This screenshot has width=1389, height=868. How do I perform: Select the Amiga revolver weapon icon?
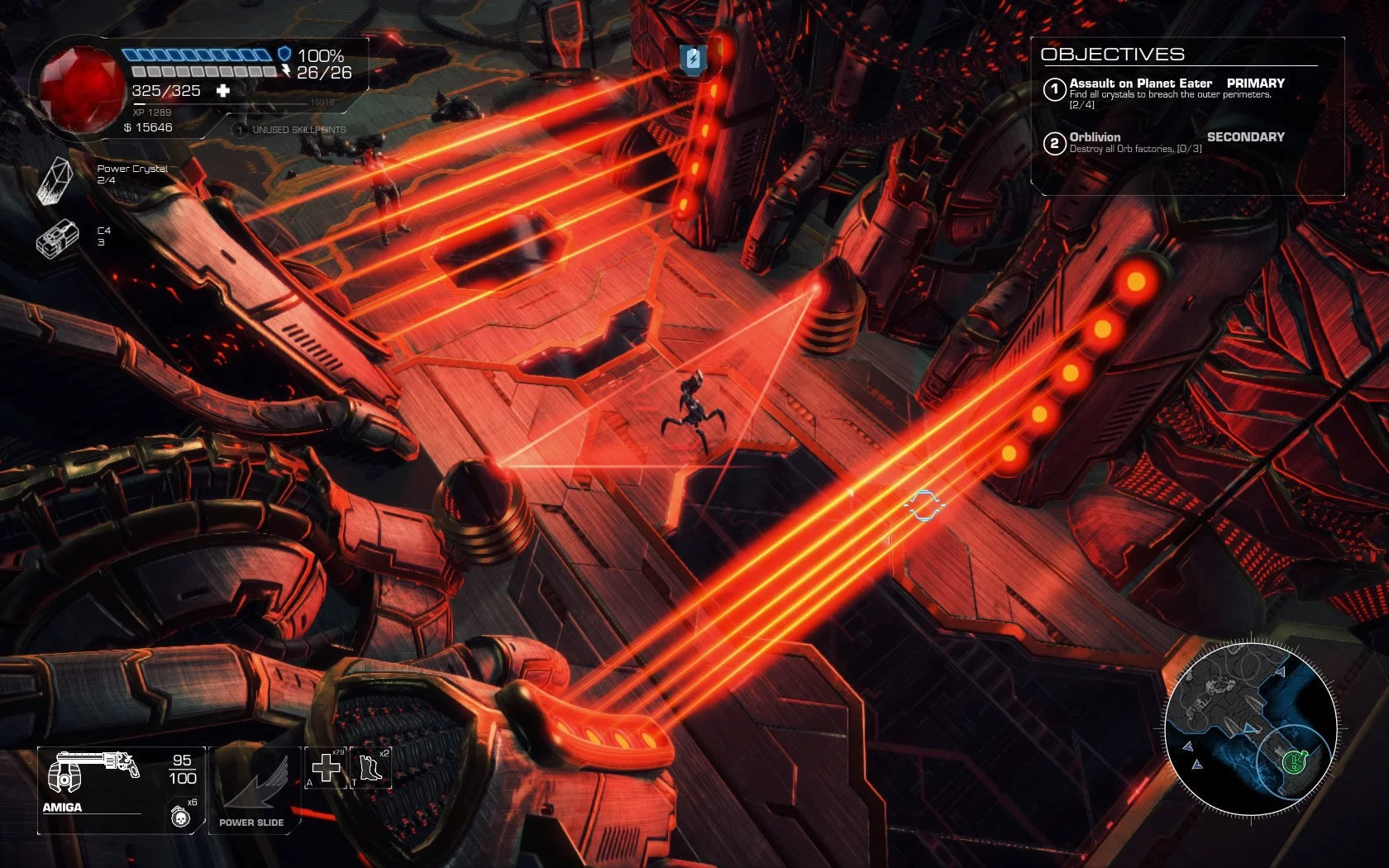pyautogui.click(x=93, y=773)
